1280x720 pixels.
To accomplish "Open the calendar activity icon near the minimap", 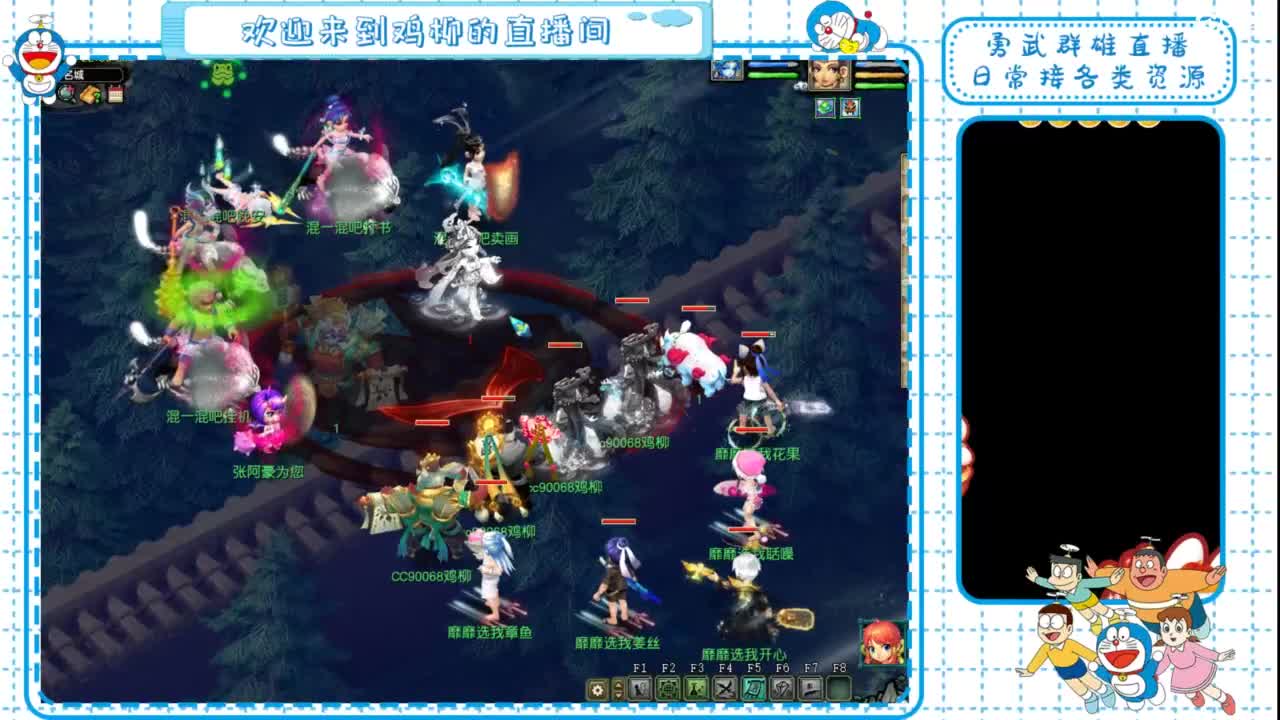I will pos(115,95).
